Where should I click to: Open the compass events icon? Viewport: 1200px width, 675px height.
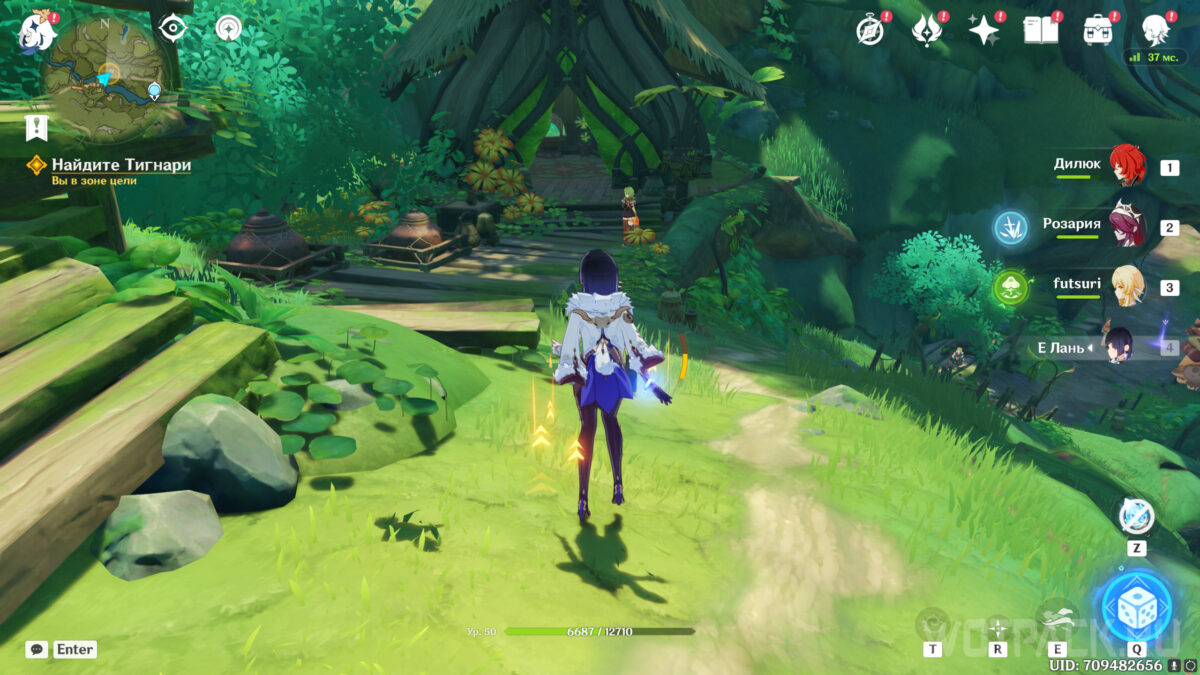coord(871,30)
